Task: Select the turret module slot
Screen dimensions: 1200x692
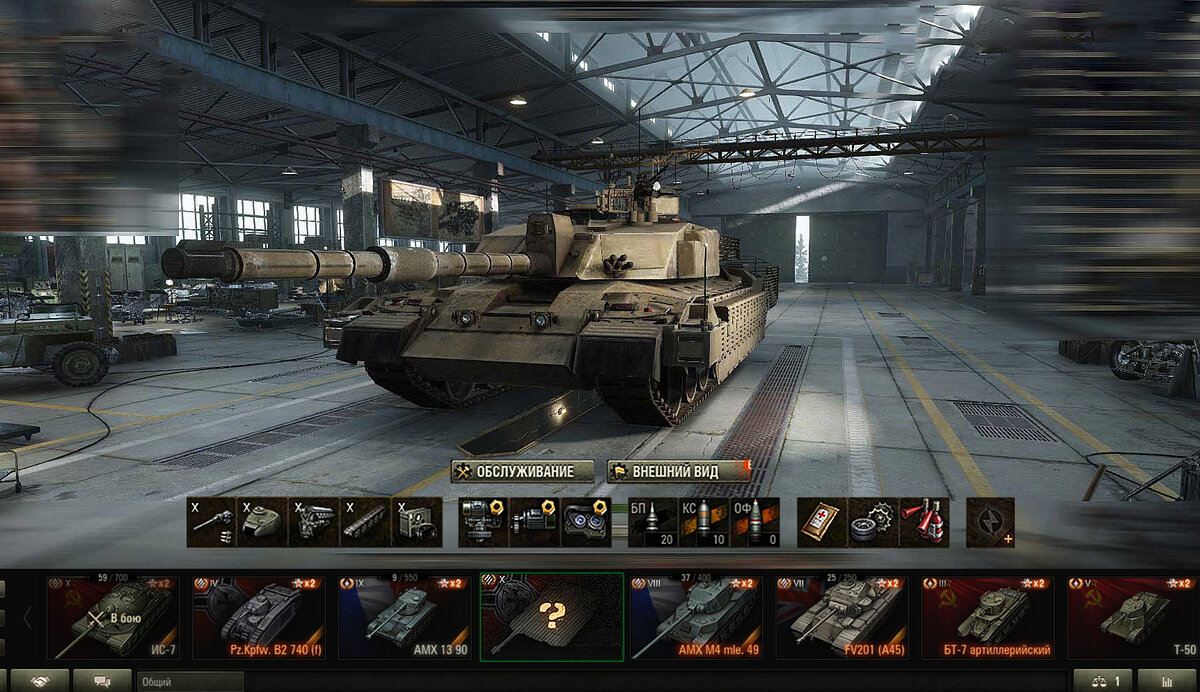Action: tap(263, 522)
